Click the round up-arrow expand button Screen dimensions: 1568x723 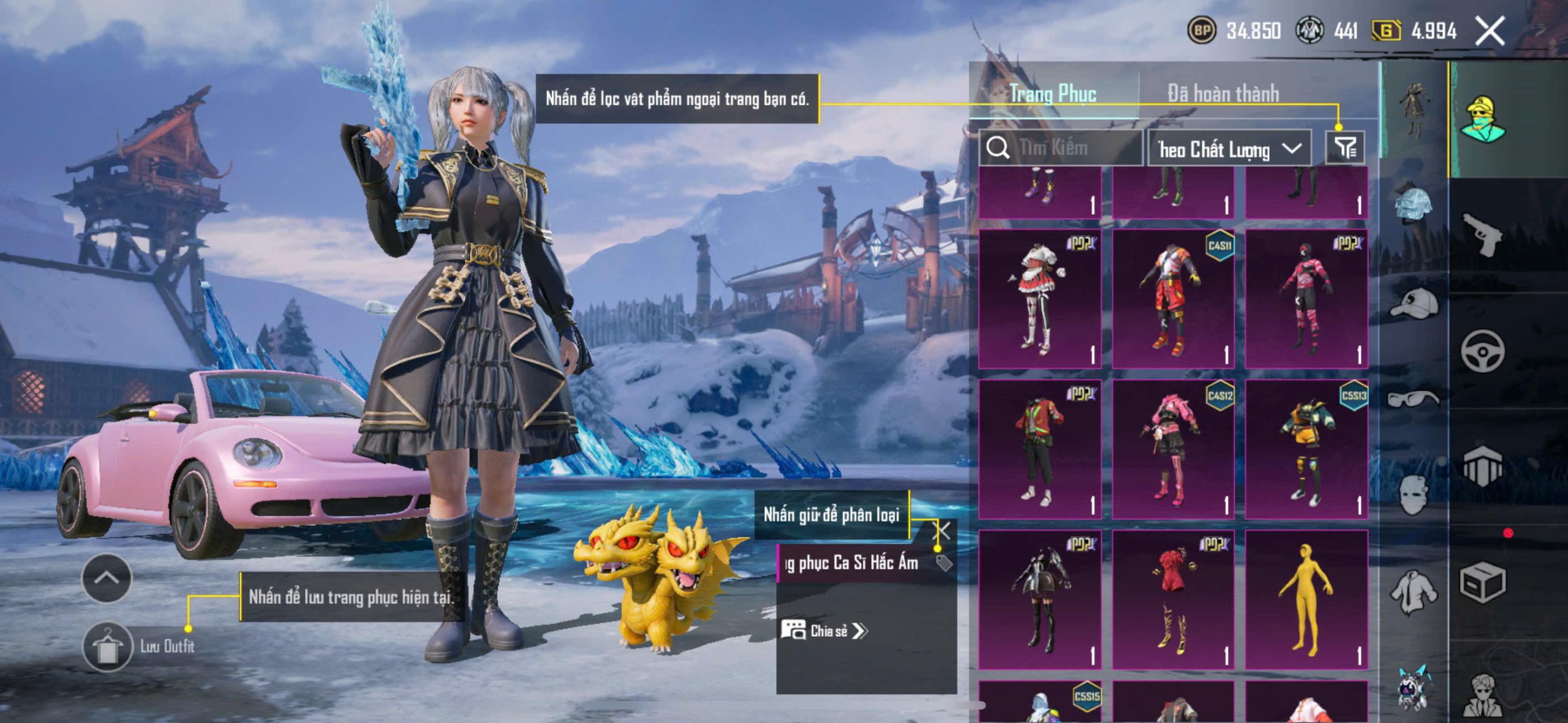point(107,578)
